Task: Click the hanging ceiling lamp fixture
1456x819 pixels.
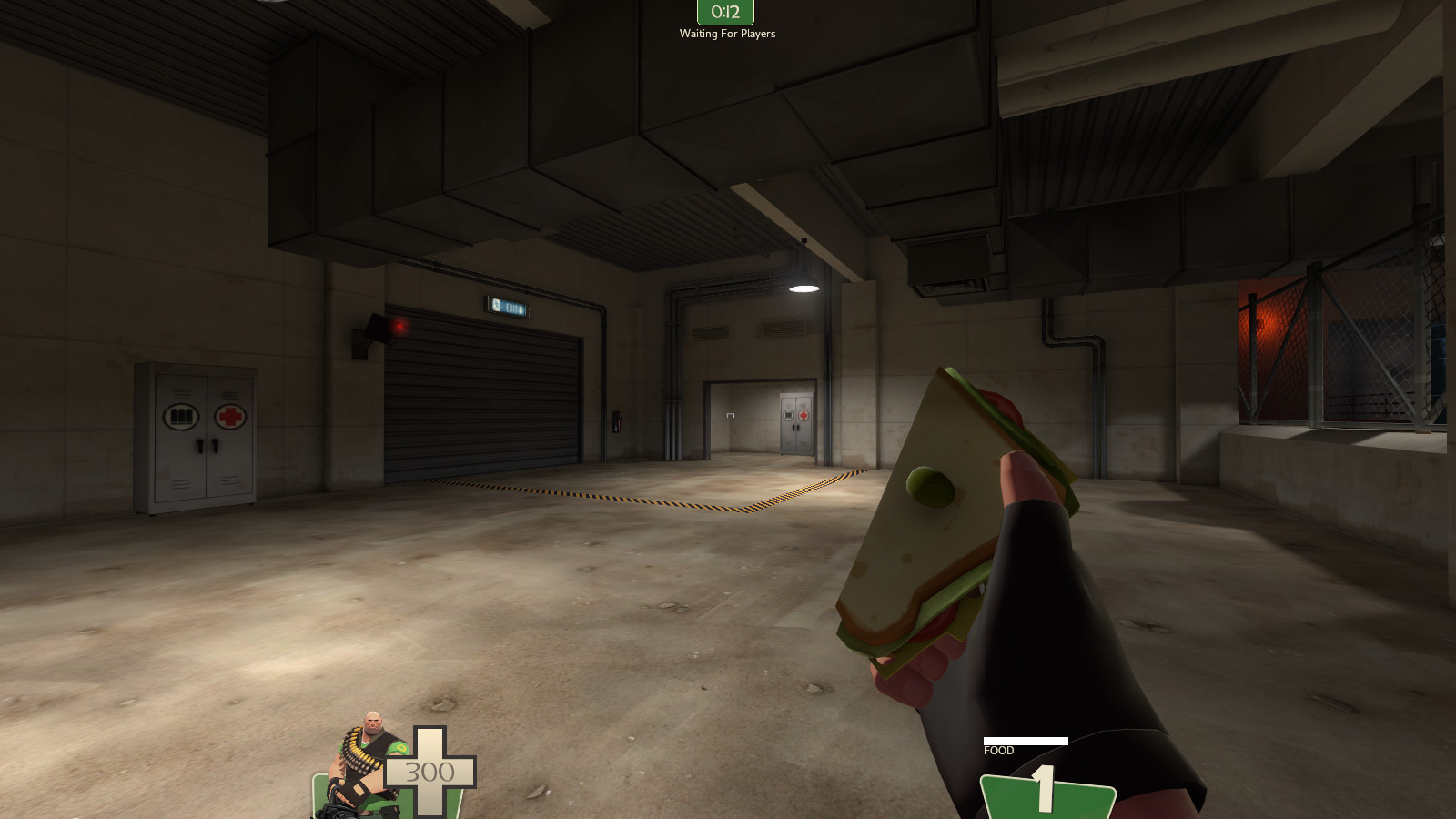Action: [804, 287]
